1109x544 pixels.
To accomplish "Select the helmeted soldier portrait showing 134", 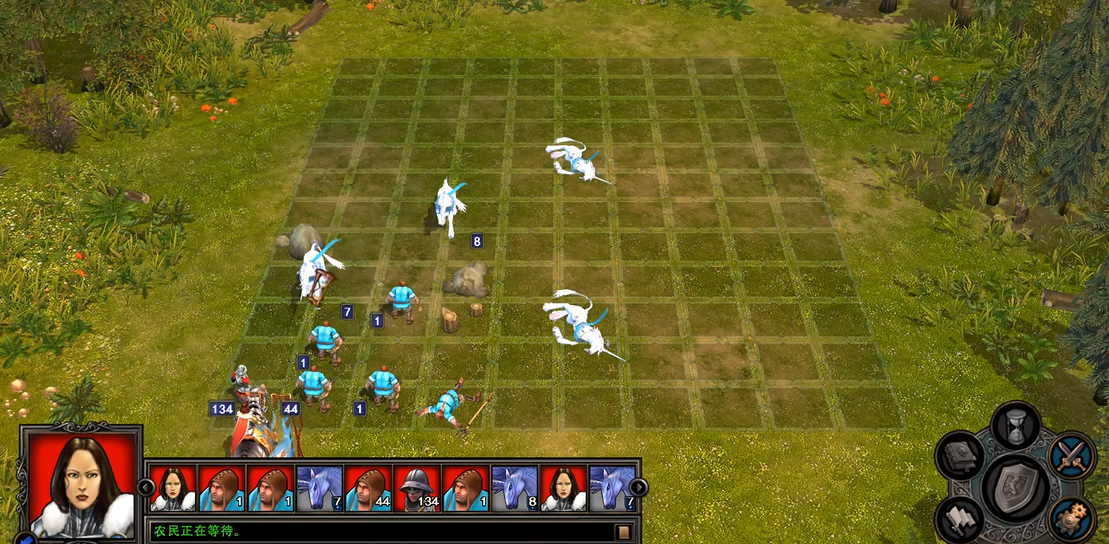I will [x=418, y=488].
